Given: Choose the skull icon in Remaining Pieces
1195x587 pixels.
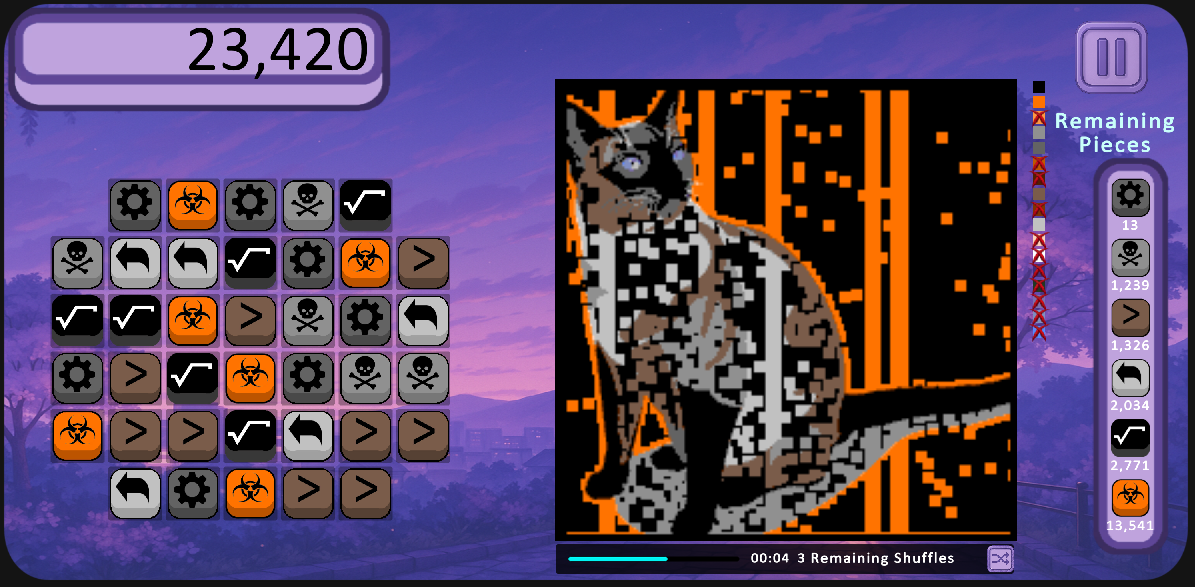Looking at the screenshot, I should 1130,257.
